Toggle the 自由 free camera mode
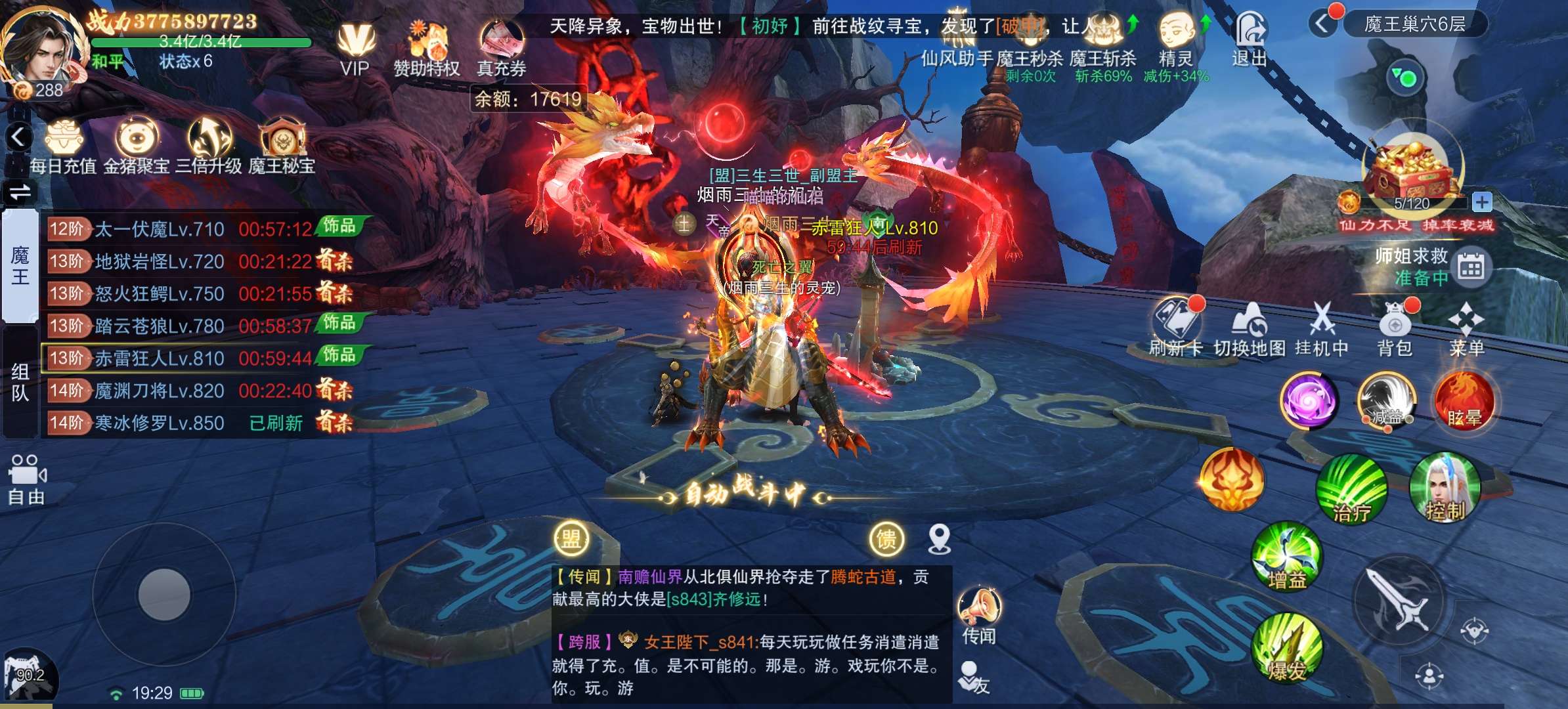 26,479
